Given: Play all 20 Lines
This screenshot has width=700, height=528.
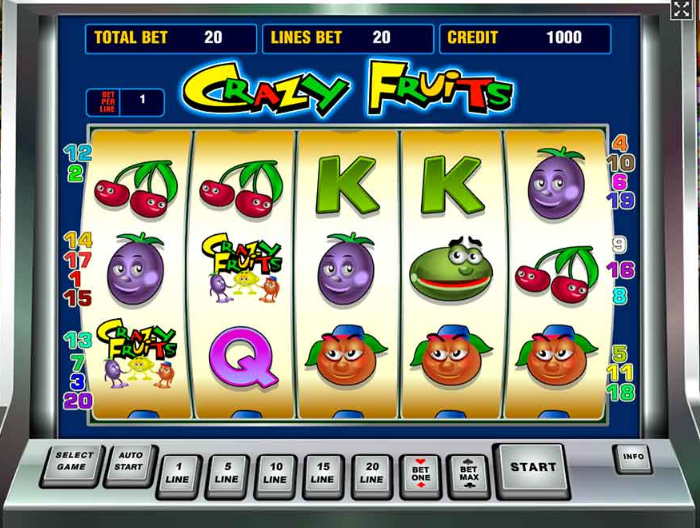Looking at the screenshot, I should [373, 473].
